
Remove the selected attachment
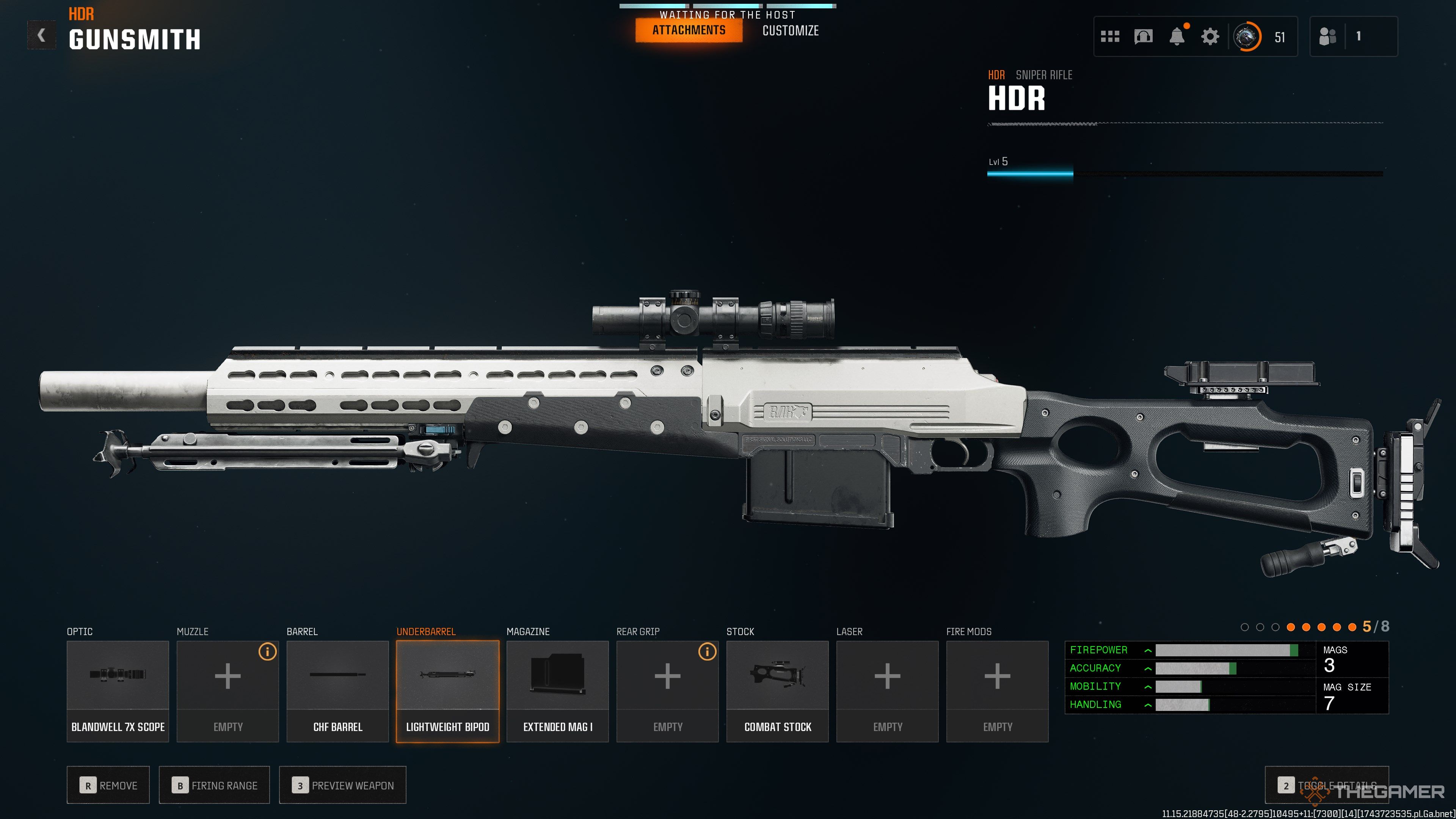click(108, 785)
